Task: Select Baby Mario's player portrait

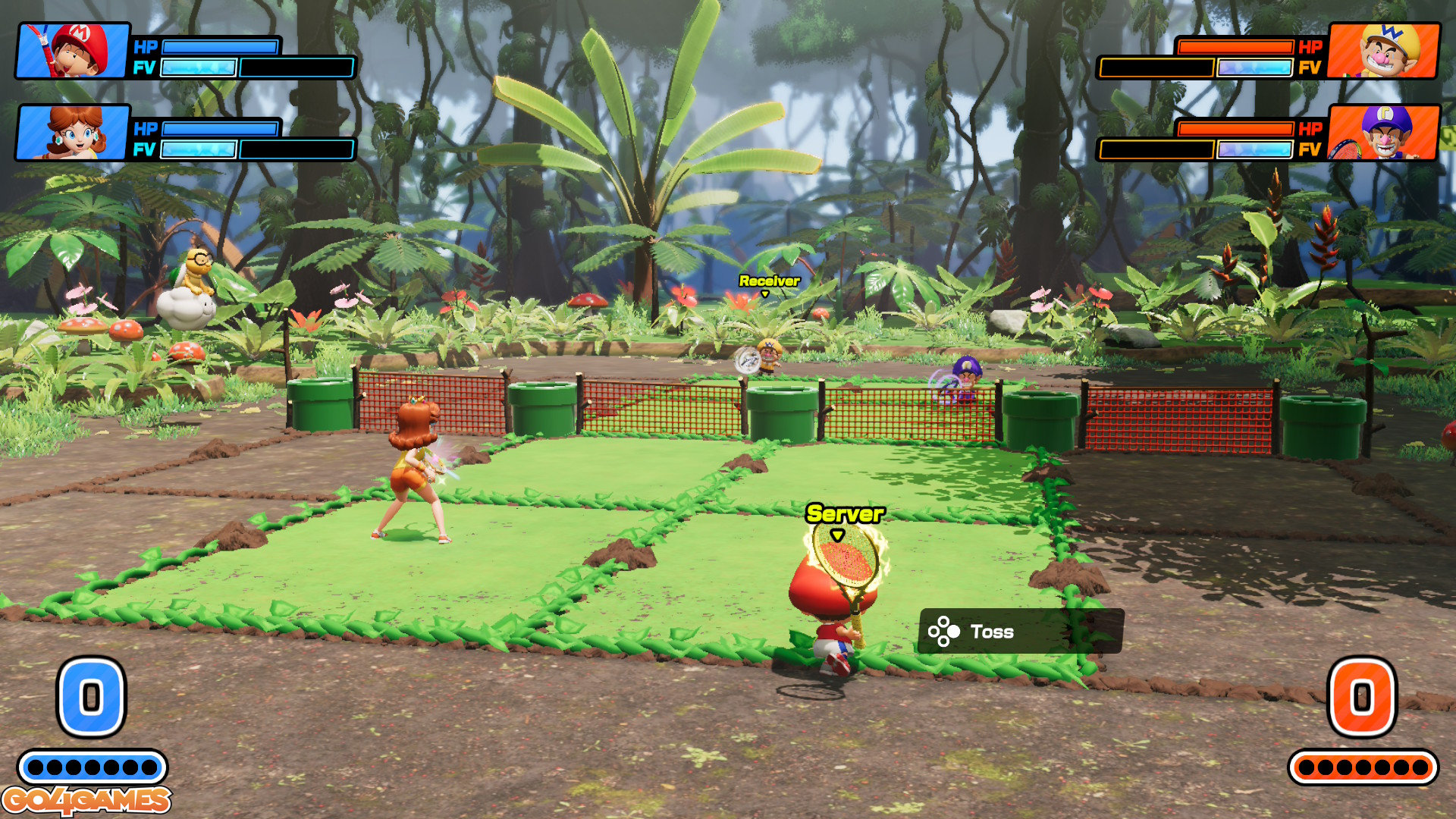Action: click(x=73, y=51)
